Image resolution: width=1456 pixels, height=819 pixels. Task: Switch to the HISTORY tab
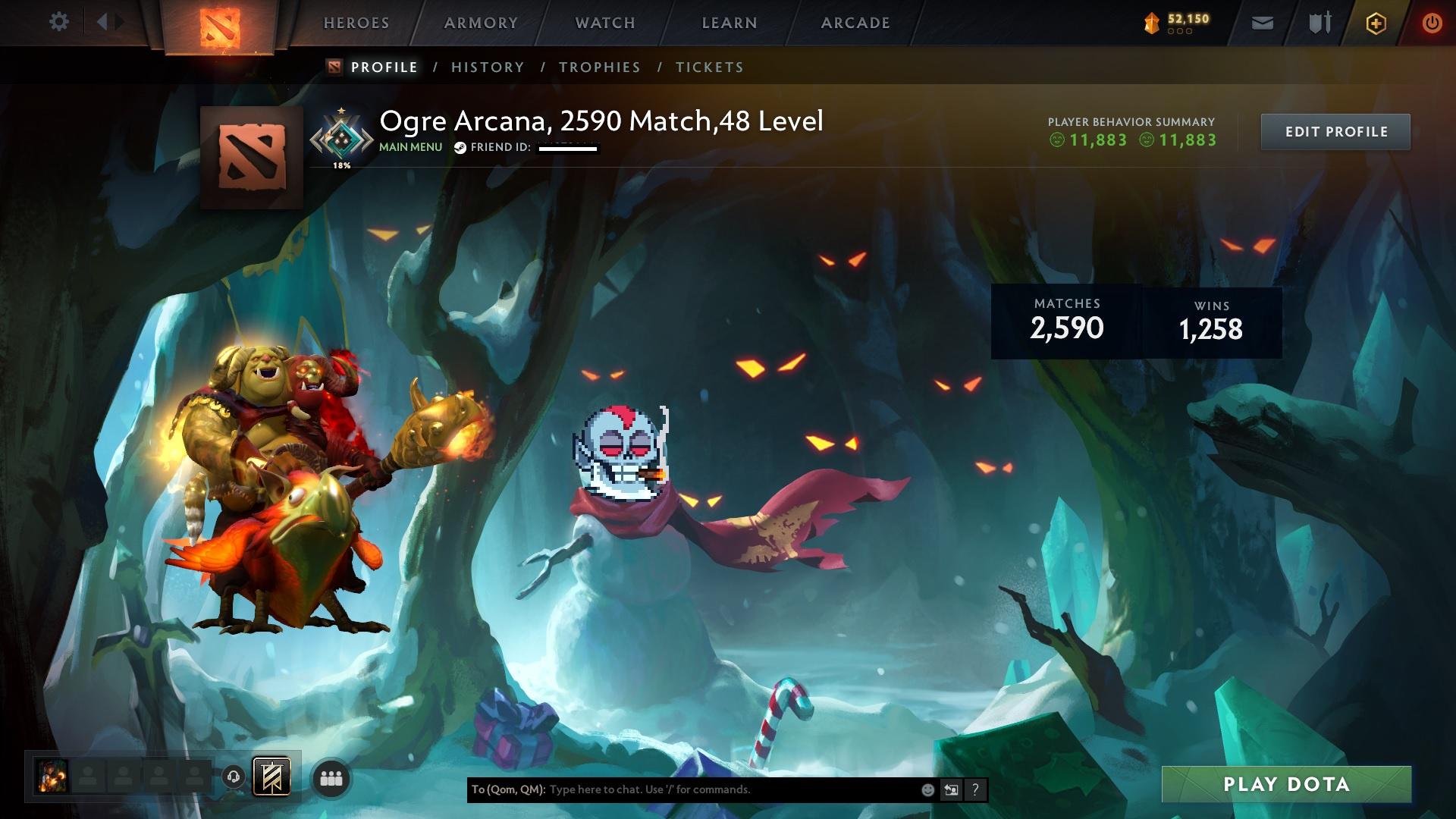click(x=487, y=67)
